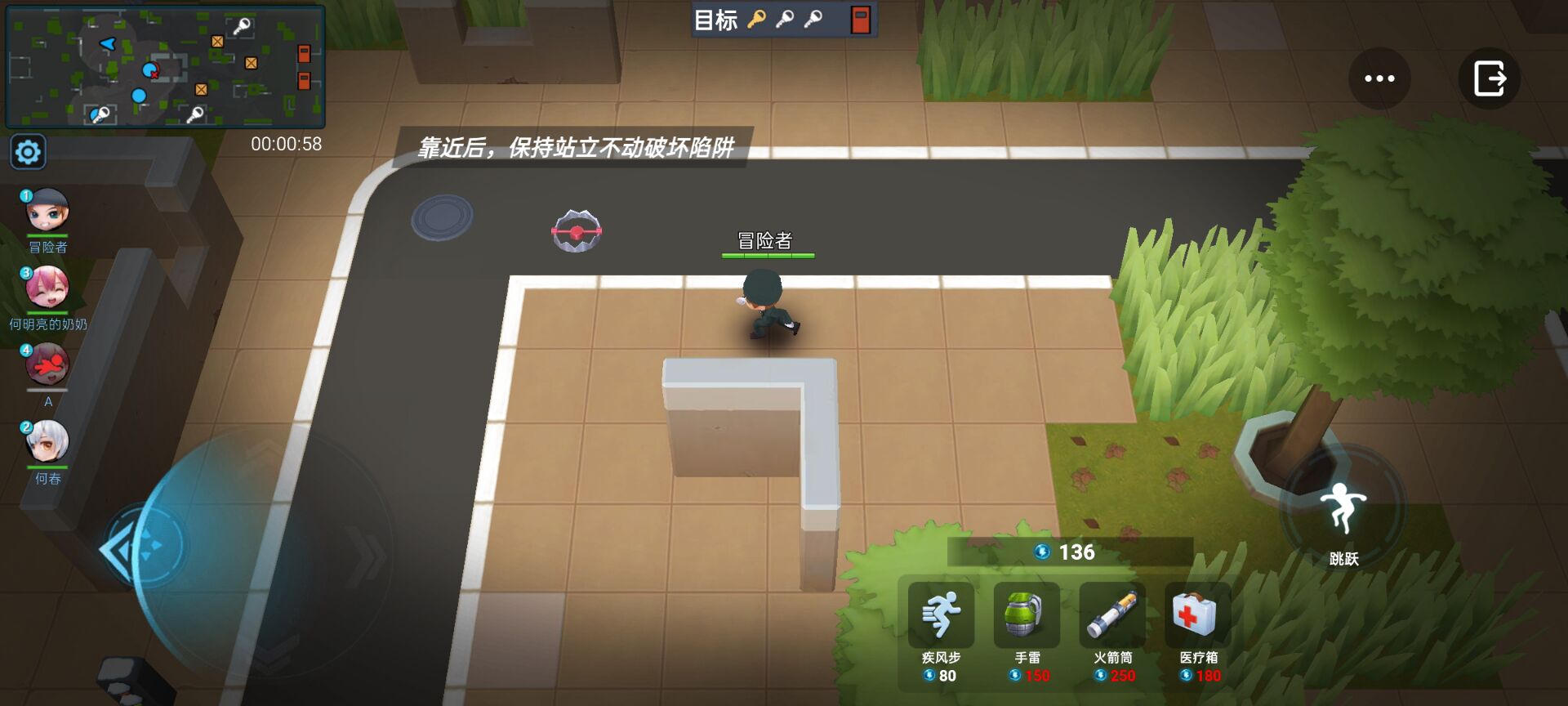This screenshot has width=1568, height=706.
Task: Open the settings gear panel
Action: [x=28, y=151]
